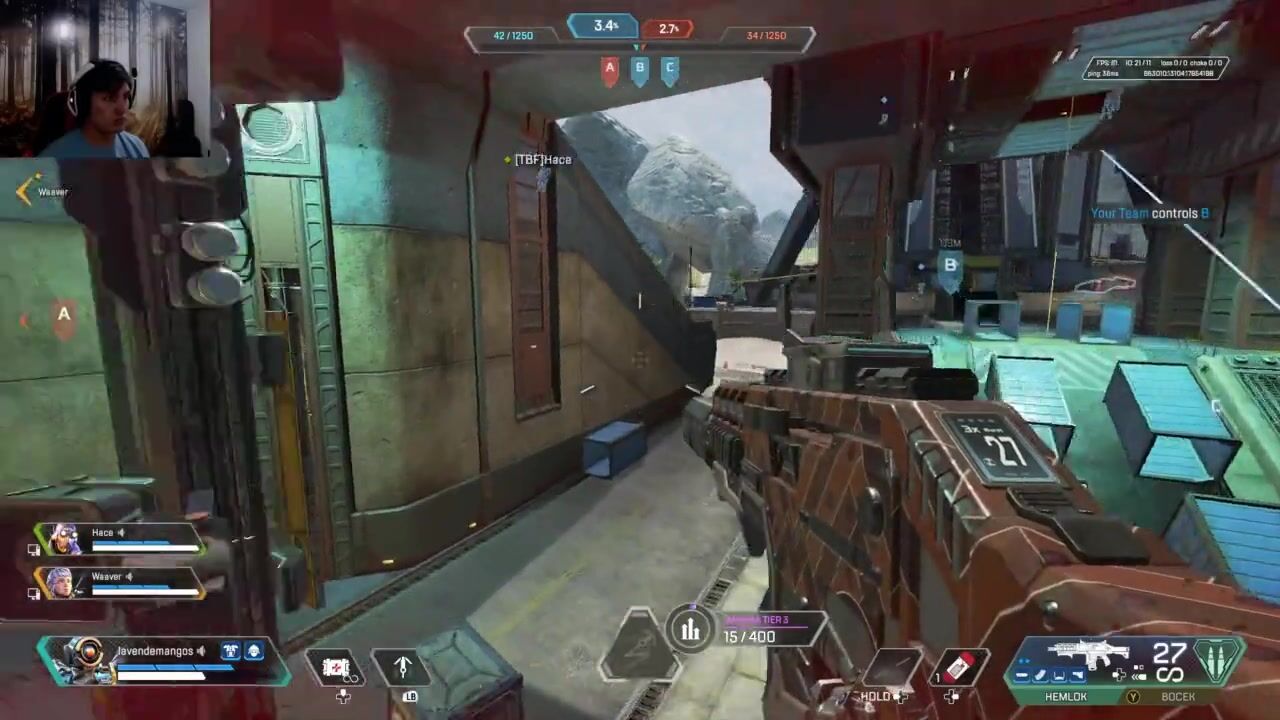This screenshot has height=720, width=1280.
Task: Click the streamer webcam overlay
Action: pyautogui.click(x=104, y=78)
